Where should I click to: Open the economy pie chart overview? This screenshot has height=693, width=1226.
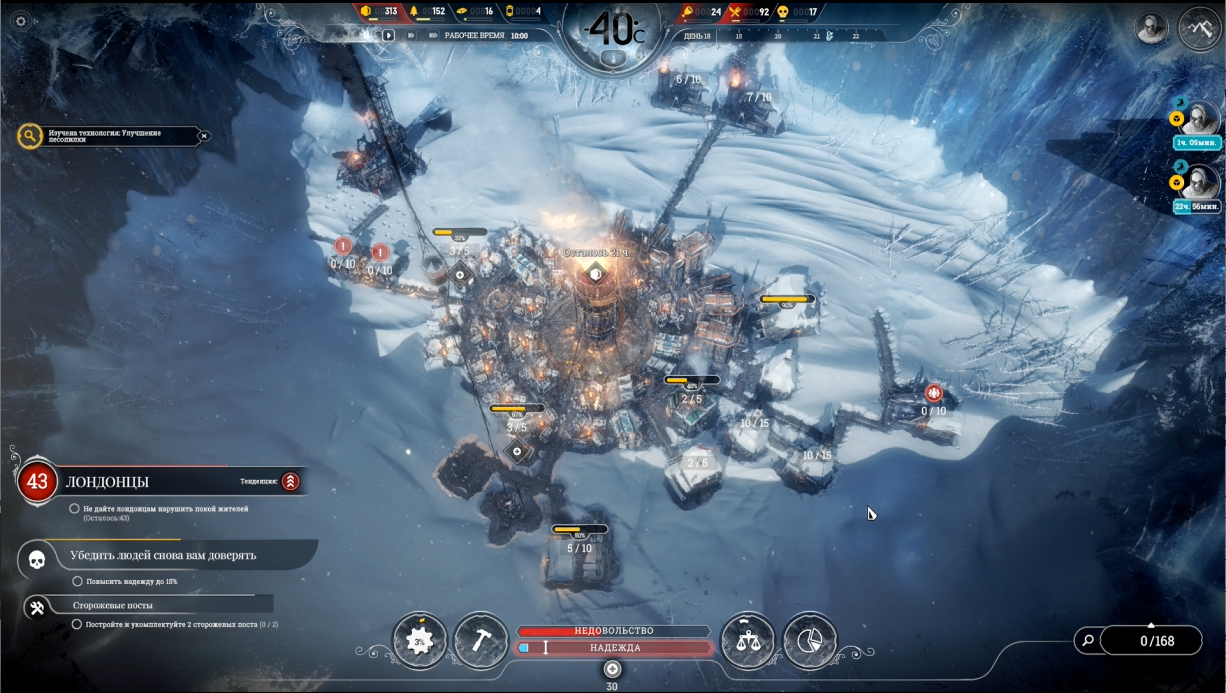[809, 640]
